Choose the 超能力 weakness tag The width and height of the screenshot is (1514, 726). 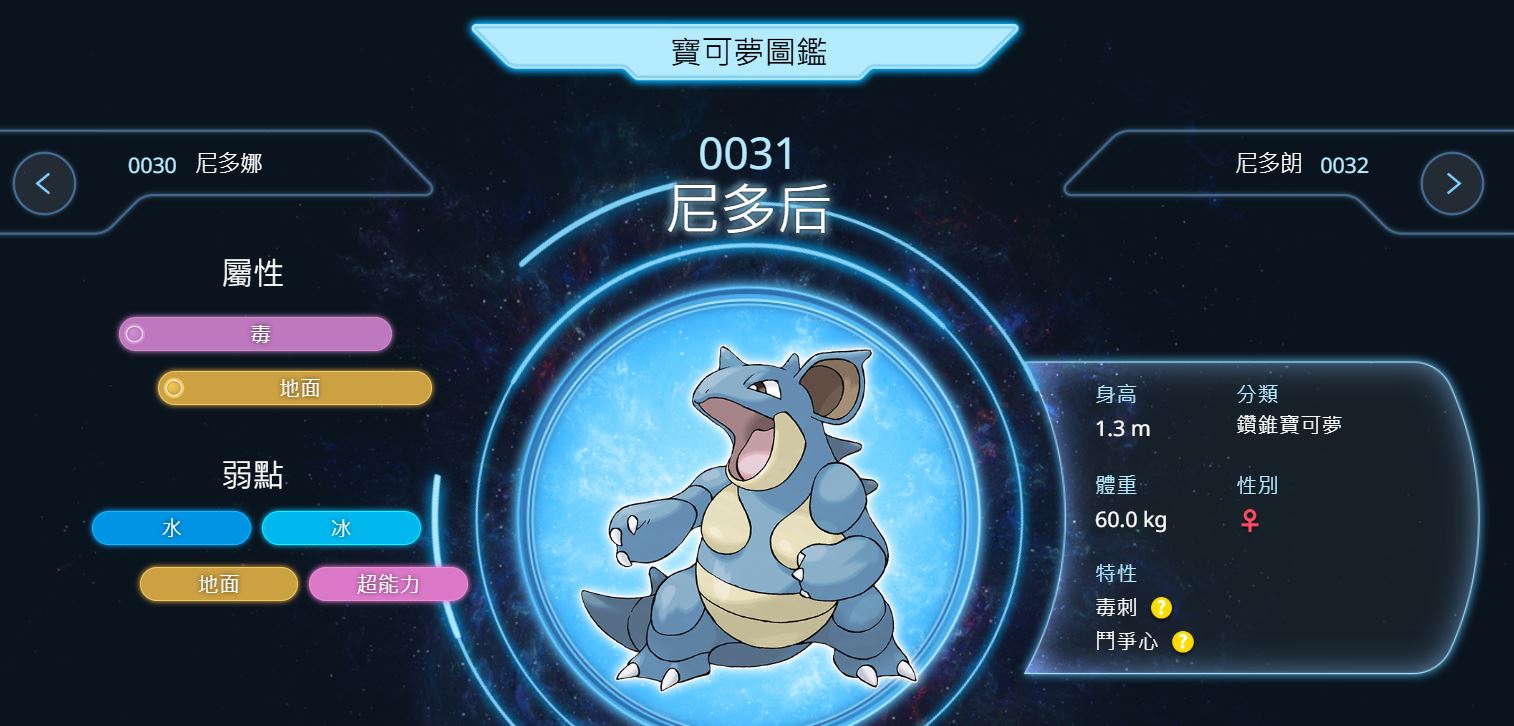point(388,584)
